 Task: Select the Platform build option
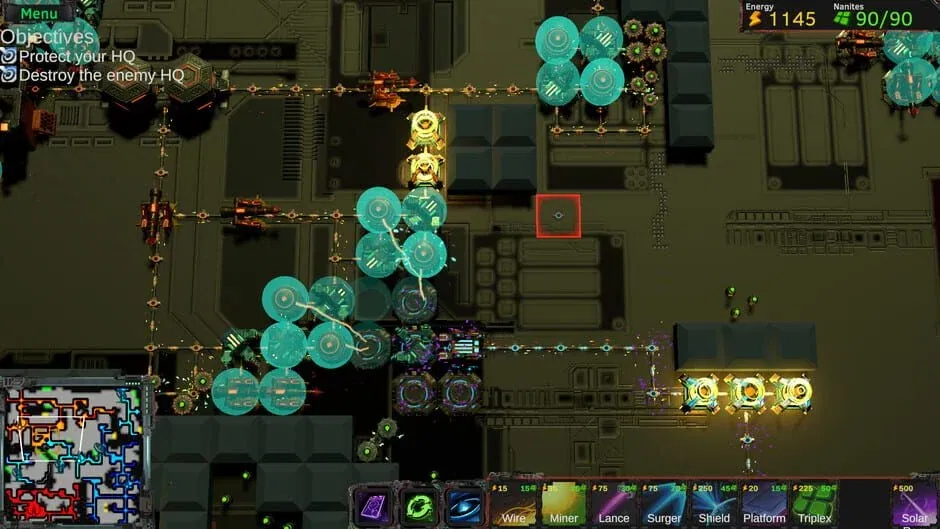[x=764, y=504]
